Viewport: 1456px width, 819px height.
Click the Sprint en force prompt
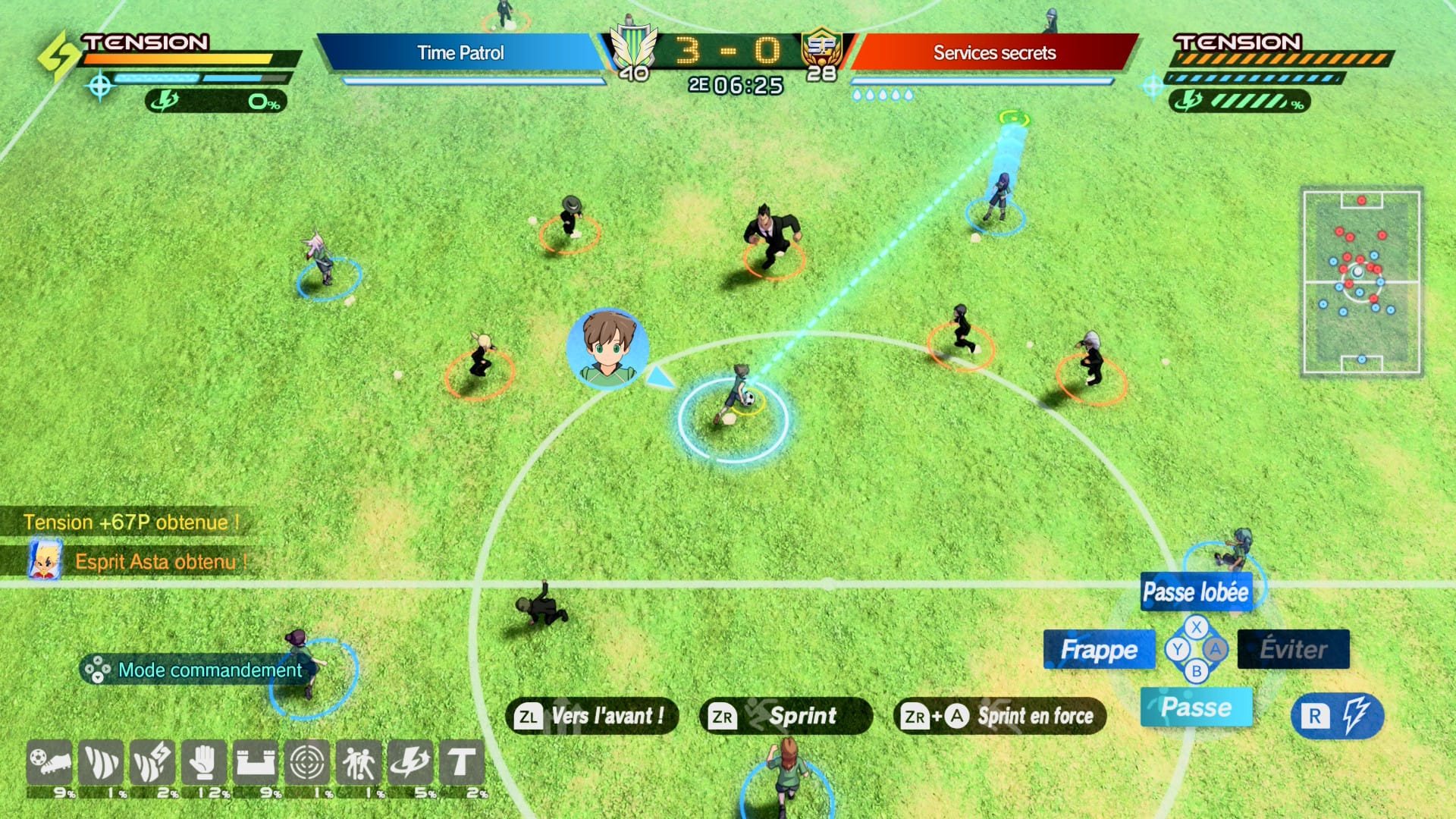click(999, 716)
